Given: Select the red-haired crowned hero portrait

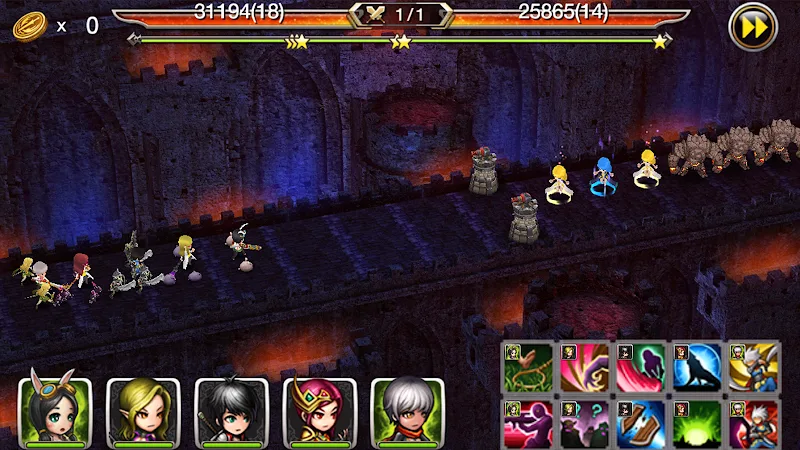Looking at the screenshot, I should click(319, 411).
